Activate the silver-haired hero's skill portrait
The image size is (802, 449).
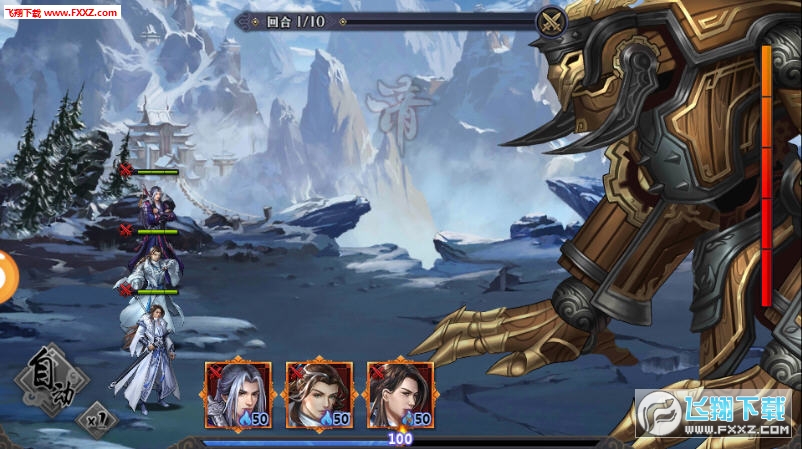tap(238, 394)
